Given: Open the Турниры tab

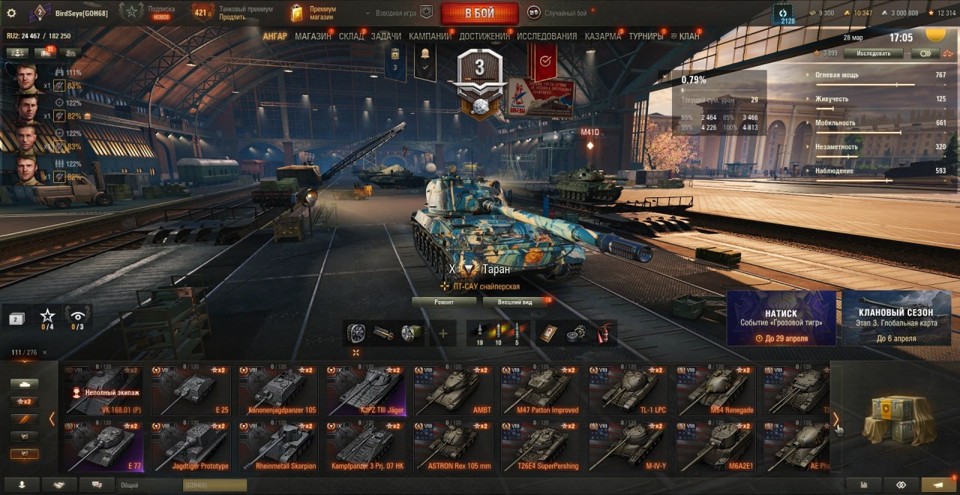Looking at the screenshot, I should click(645, 36).
